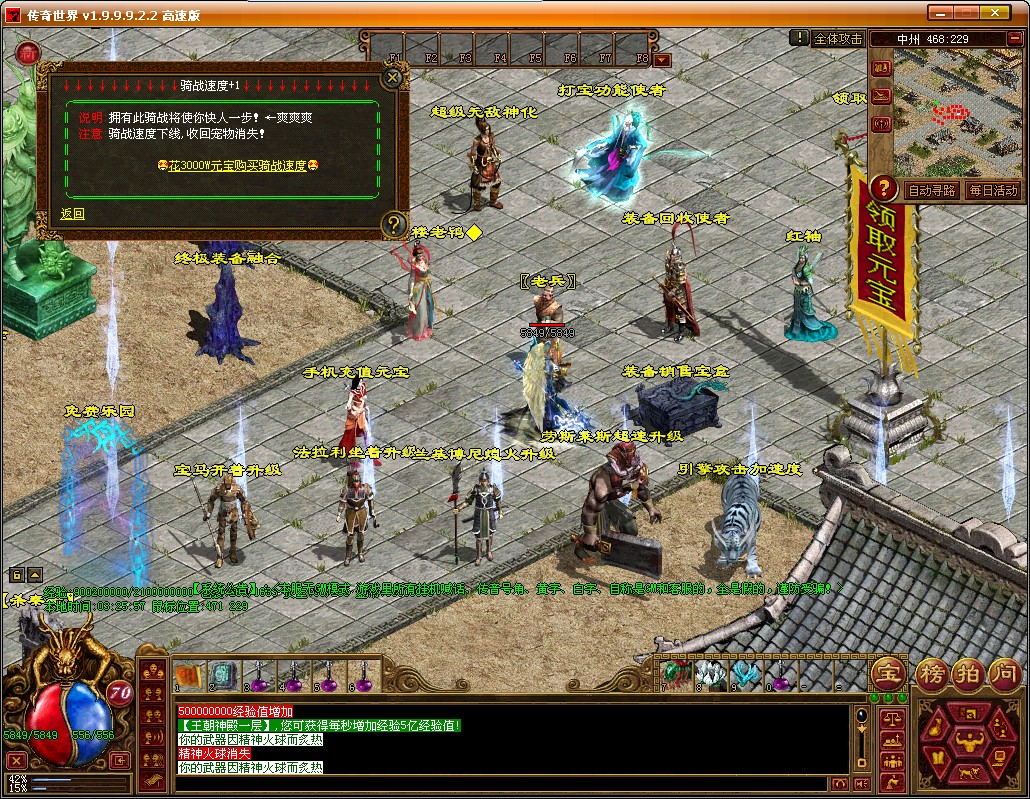Click the 返回 link in the dialog
Image resolution: width=1030 pixels, height=799 pixels.
click(72, 213)
